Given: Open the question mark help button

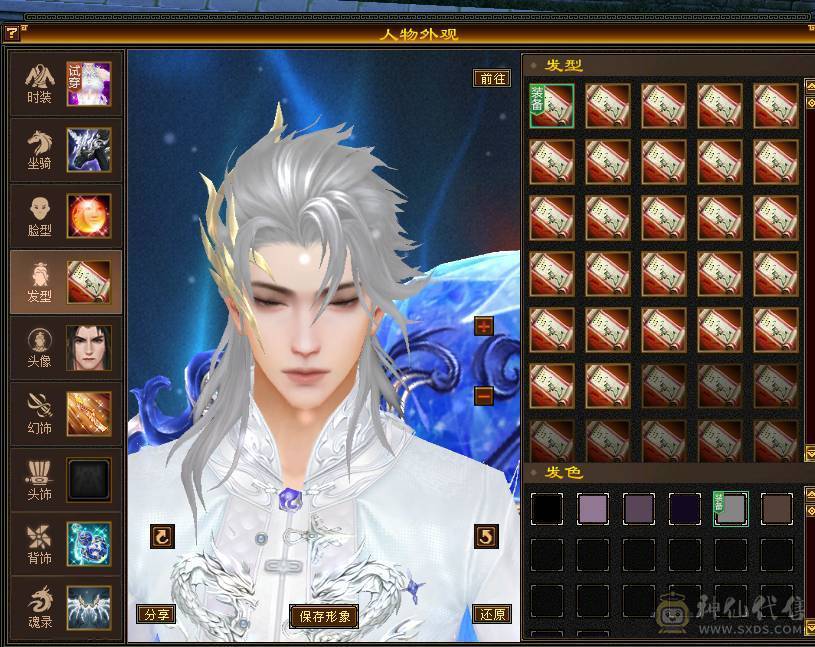Looking at the screenshot, I should (x=12, y=34).
